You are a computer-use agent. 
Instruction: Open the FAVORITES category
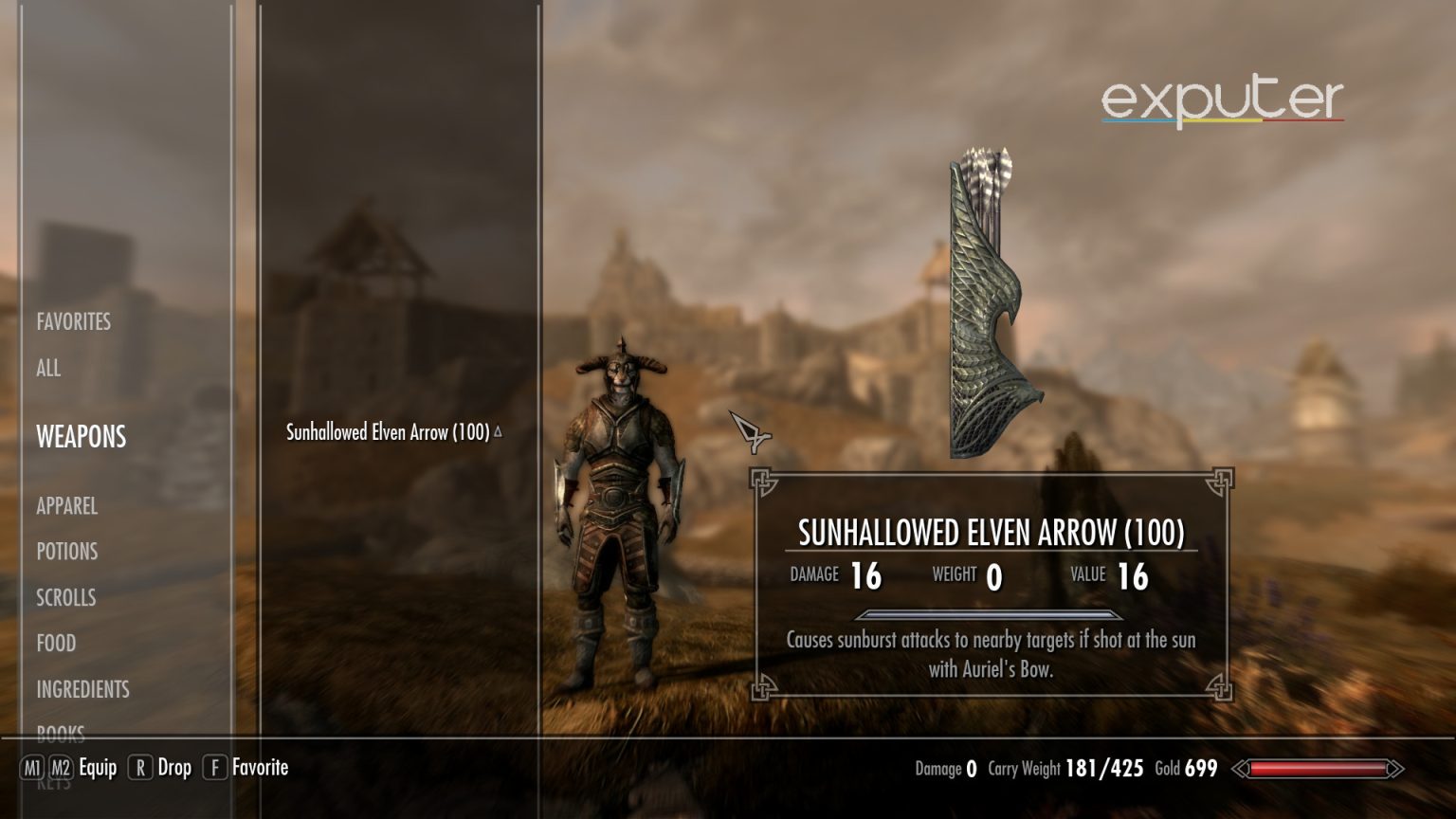point(73,321)
